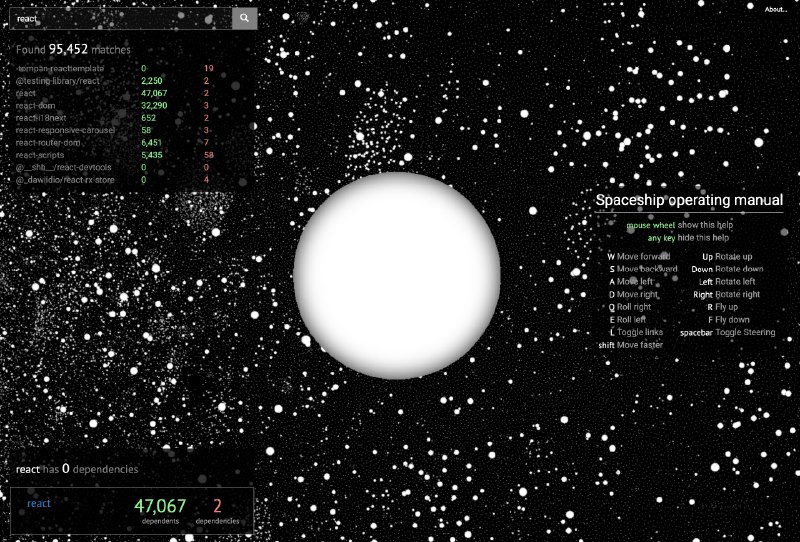
Task: Select the reacttemplate result at the list top
Action: coord(60,68)
